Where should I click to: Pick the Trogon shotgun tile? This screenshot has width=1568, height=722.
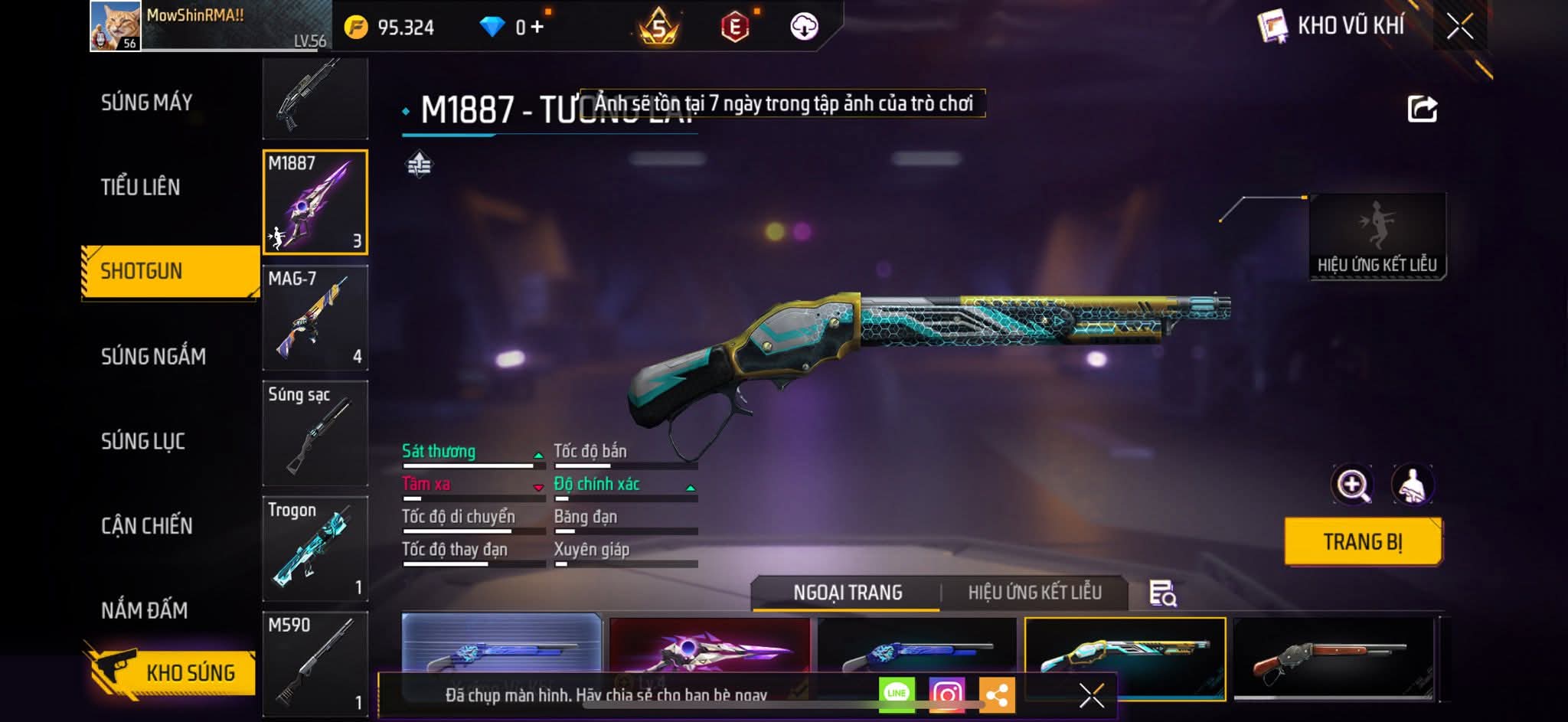pos(315,548)
